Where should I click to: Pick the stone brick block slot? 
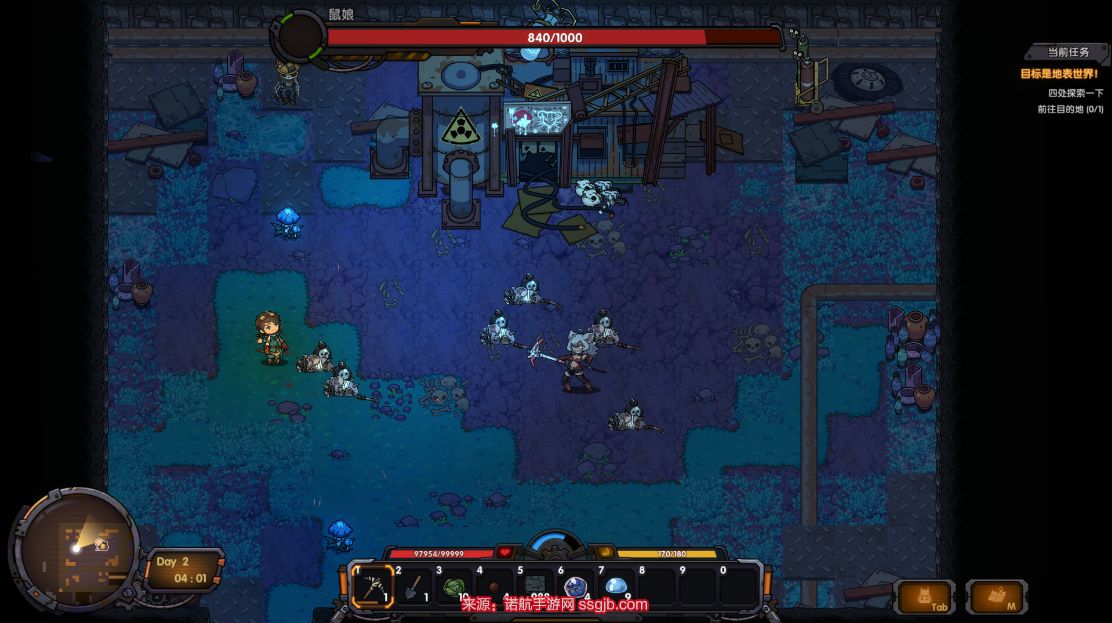click(535, 587)
